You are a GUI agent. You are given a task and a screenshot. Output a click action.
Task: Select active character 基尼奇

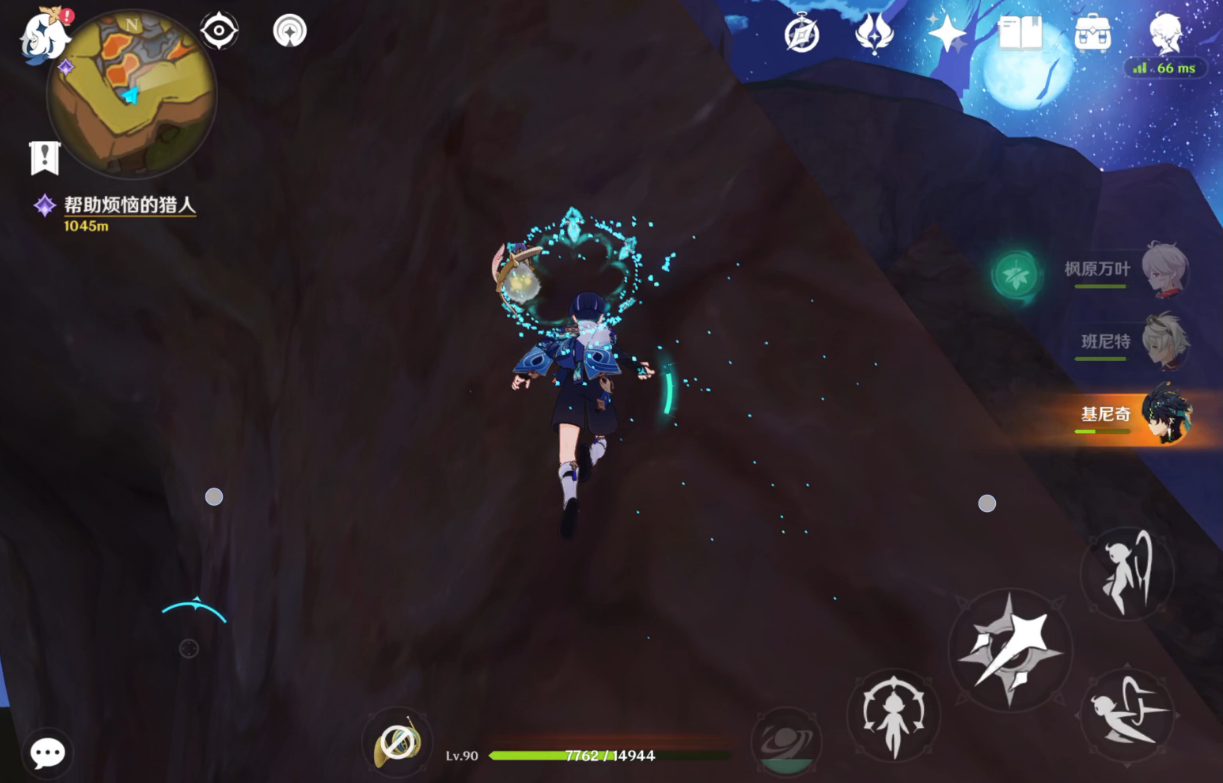(x=1164, y=413)
